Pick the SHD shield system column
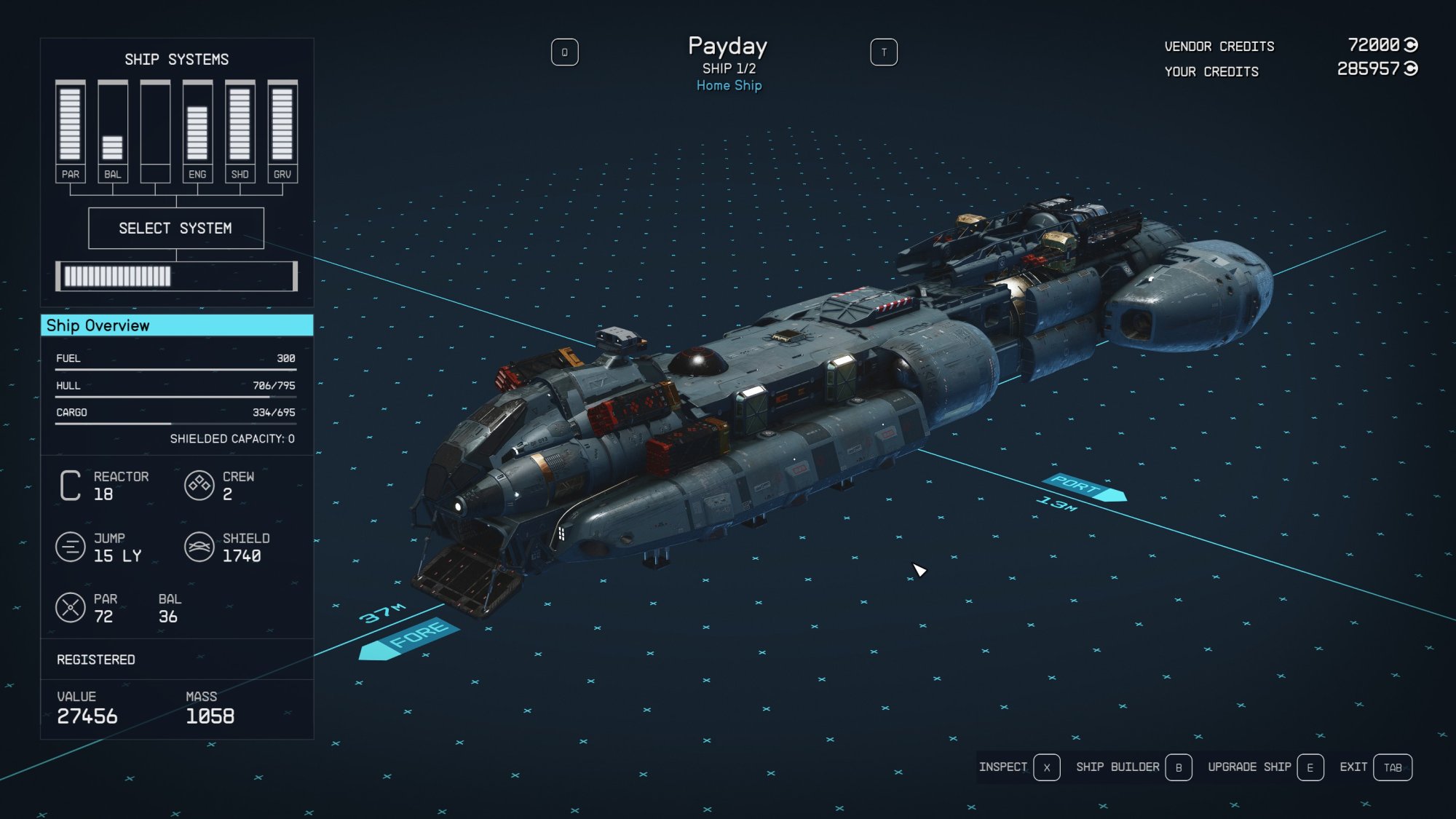Viewport: 1456px width, 819px height. (x=240, y=131)
